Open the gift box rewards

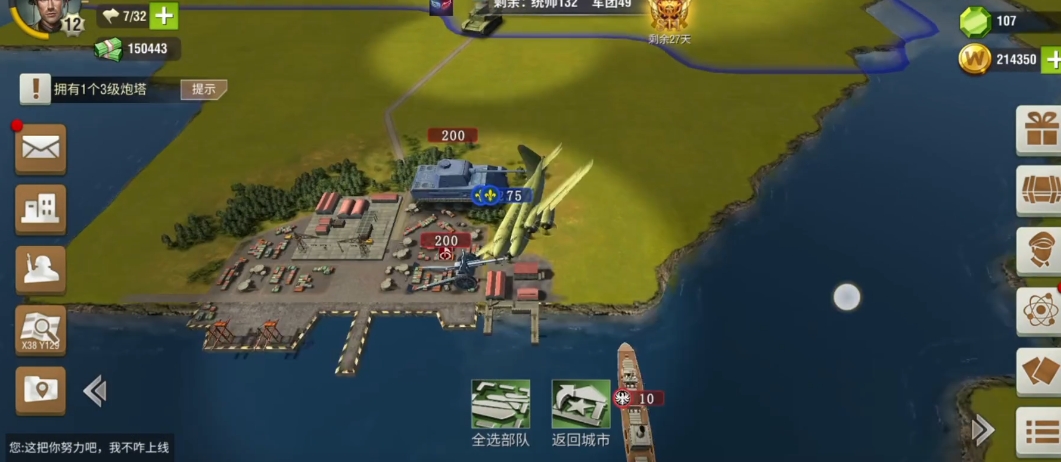[x=1040, y=130]
